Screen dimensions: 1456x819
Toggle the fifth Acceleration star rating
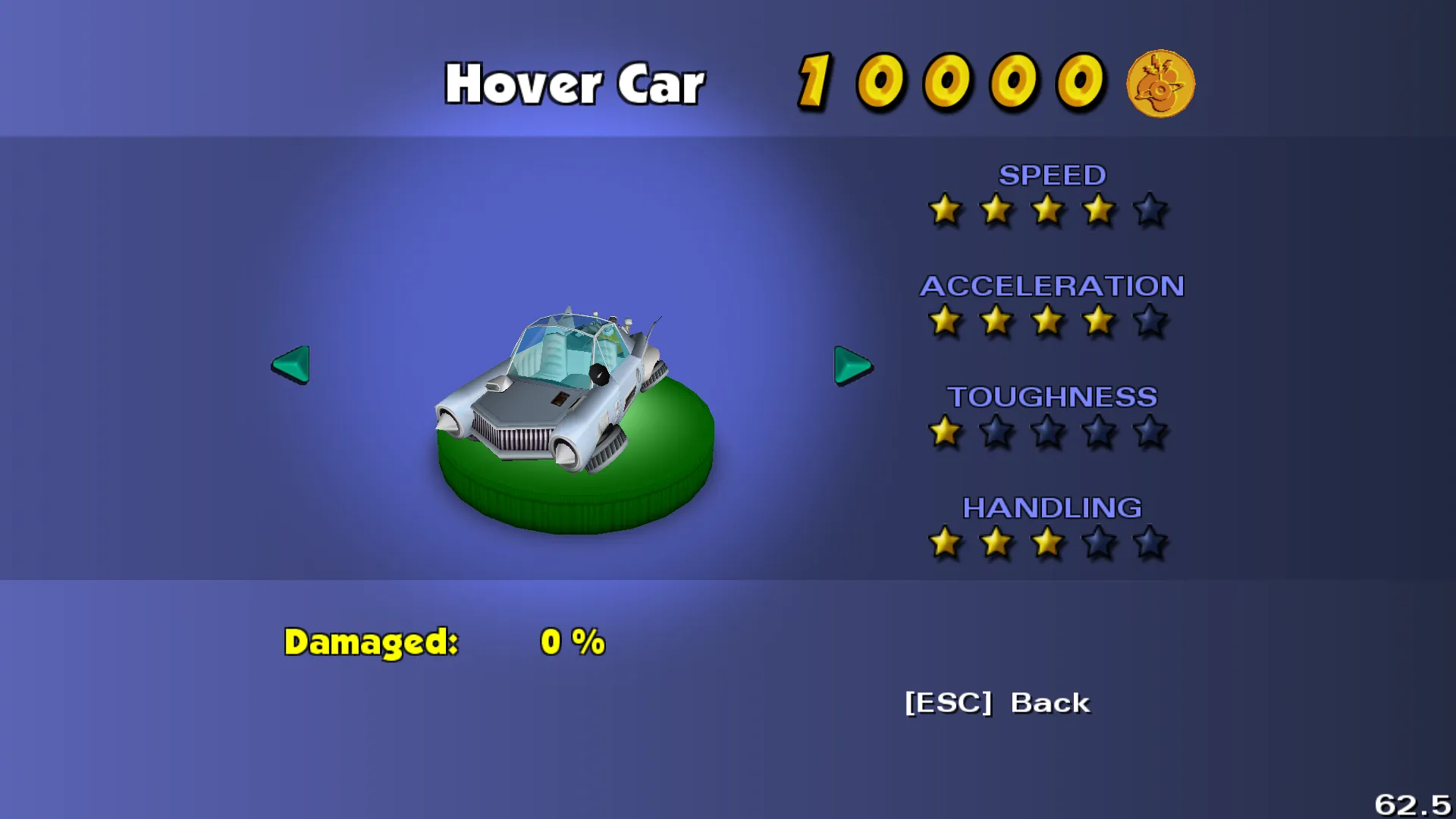point(1150,322)
